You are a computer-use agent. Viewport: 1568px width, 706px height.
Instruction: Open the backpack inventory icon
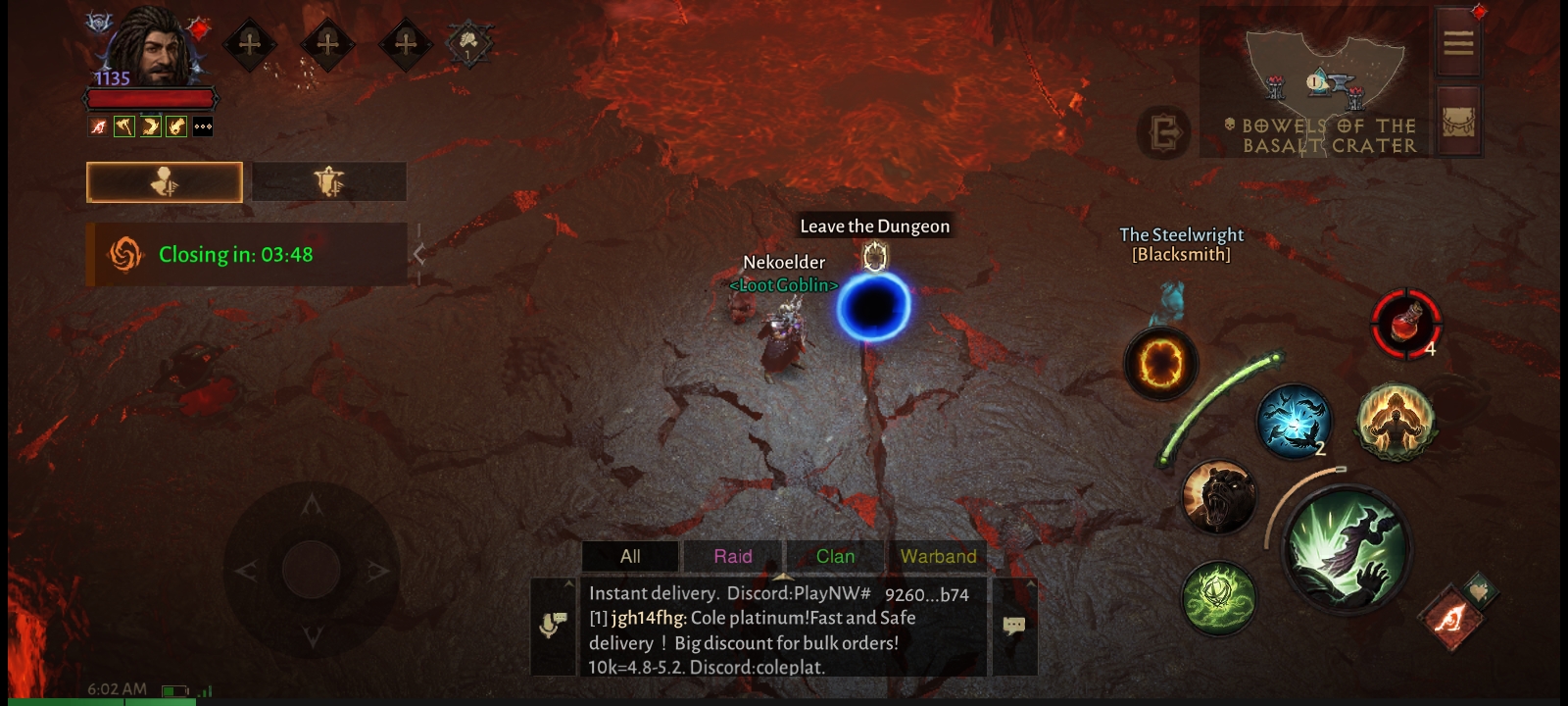coord(1458,123)
